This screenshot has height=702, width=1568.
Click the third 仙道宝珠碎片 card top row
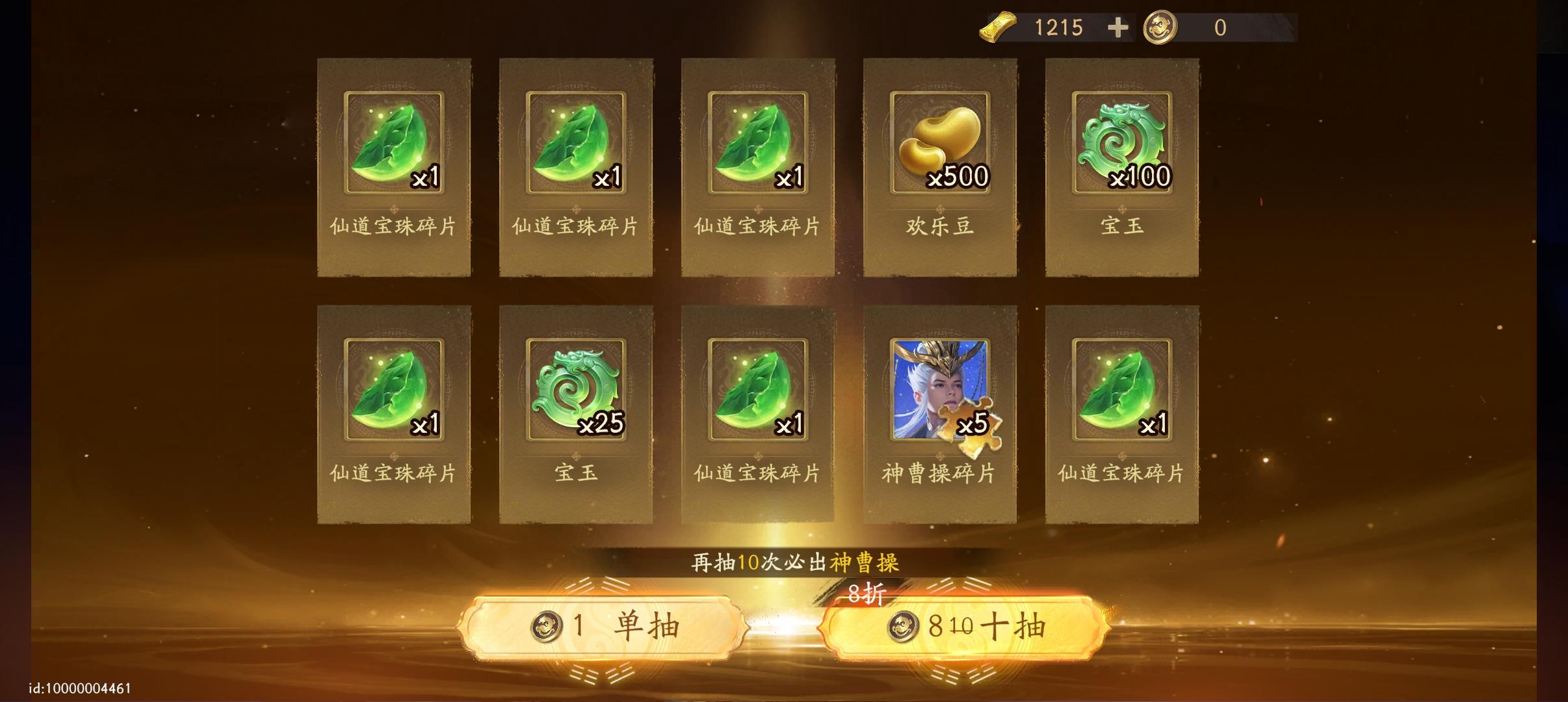[x=758, y=165]
